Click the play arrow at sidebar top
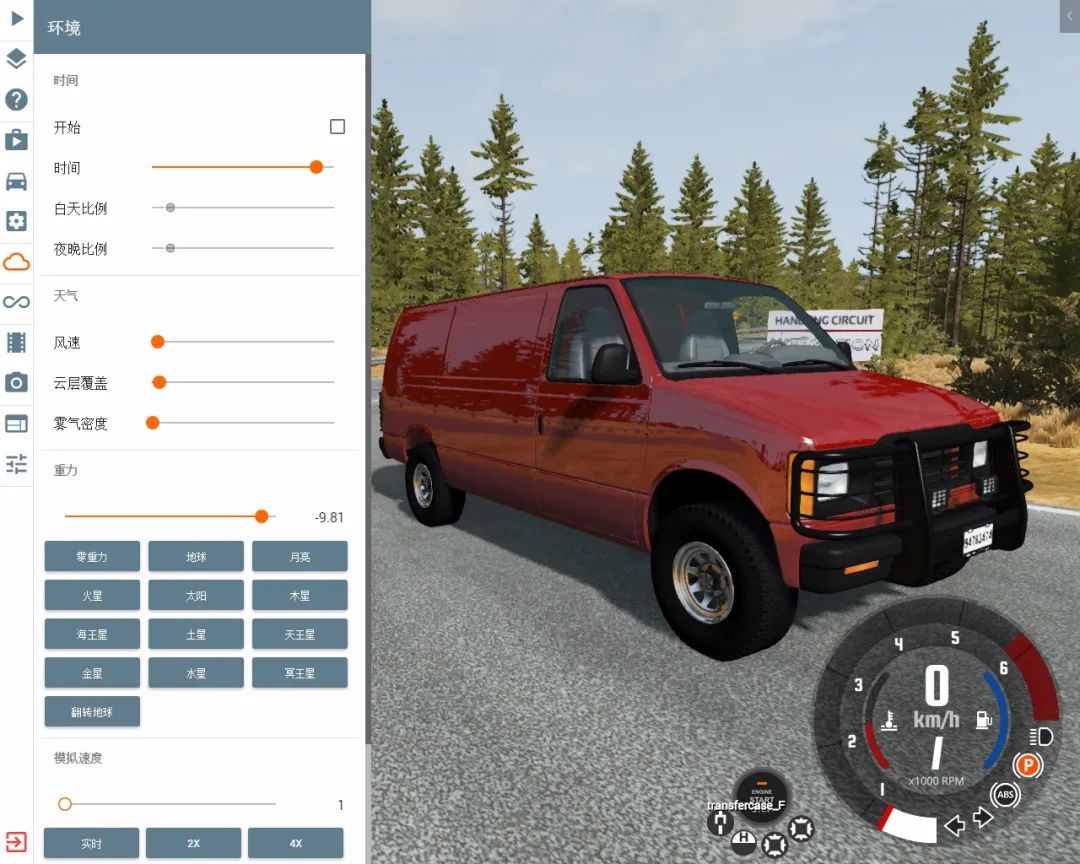This screenshot has height=864, width=1080. [16, 18]
